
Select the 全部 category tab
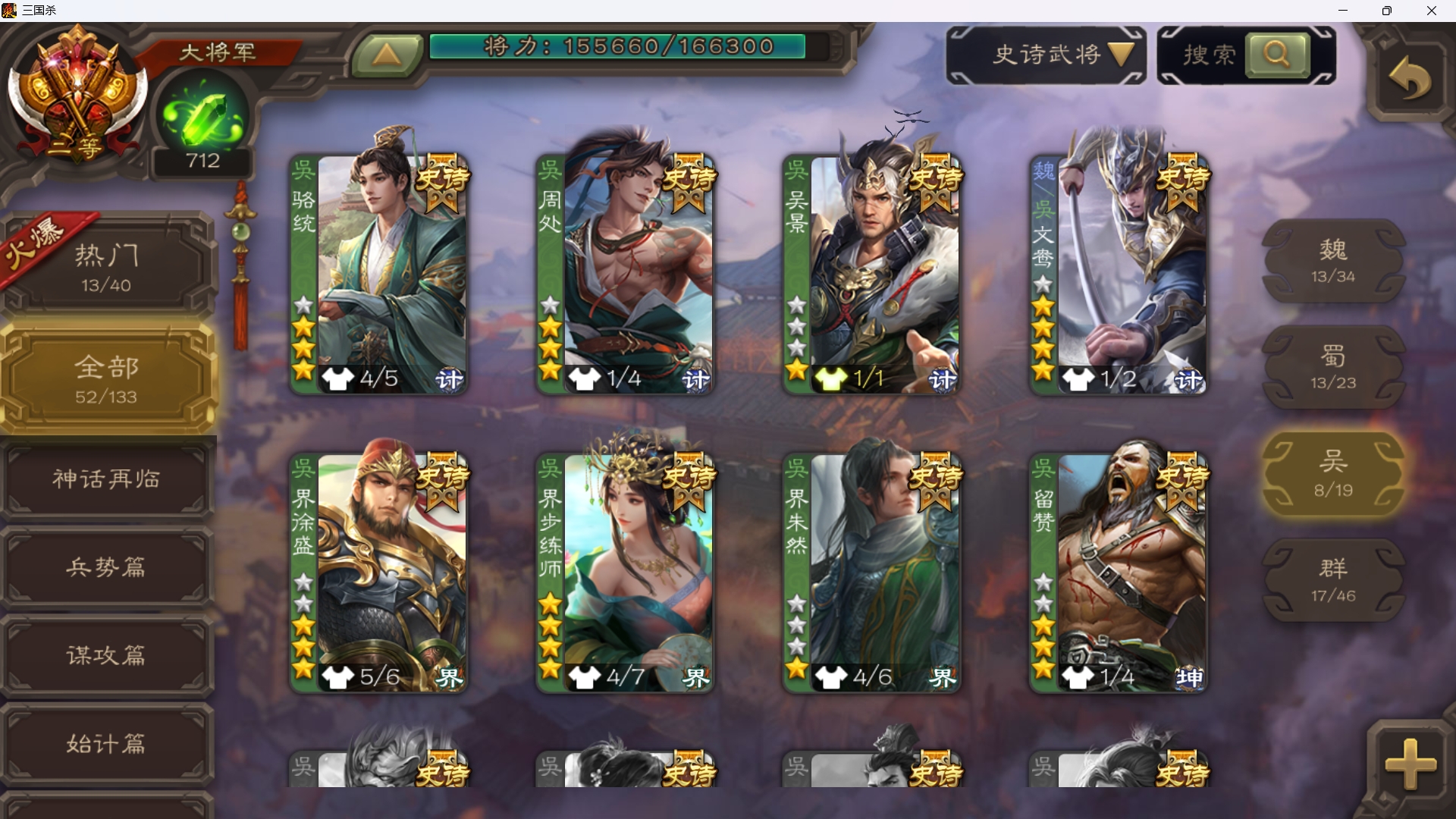click(x=107, y=379)
